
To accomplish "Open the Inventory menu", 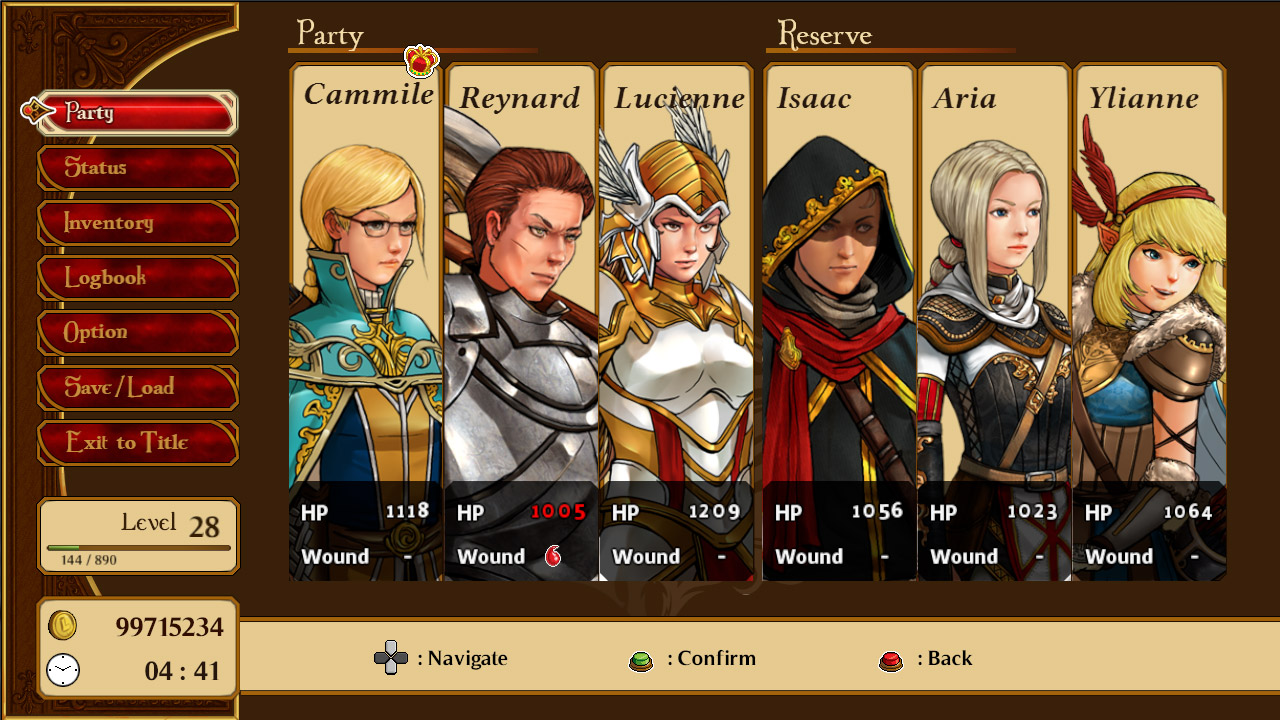I will [137, 223].
